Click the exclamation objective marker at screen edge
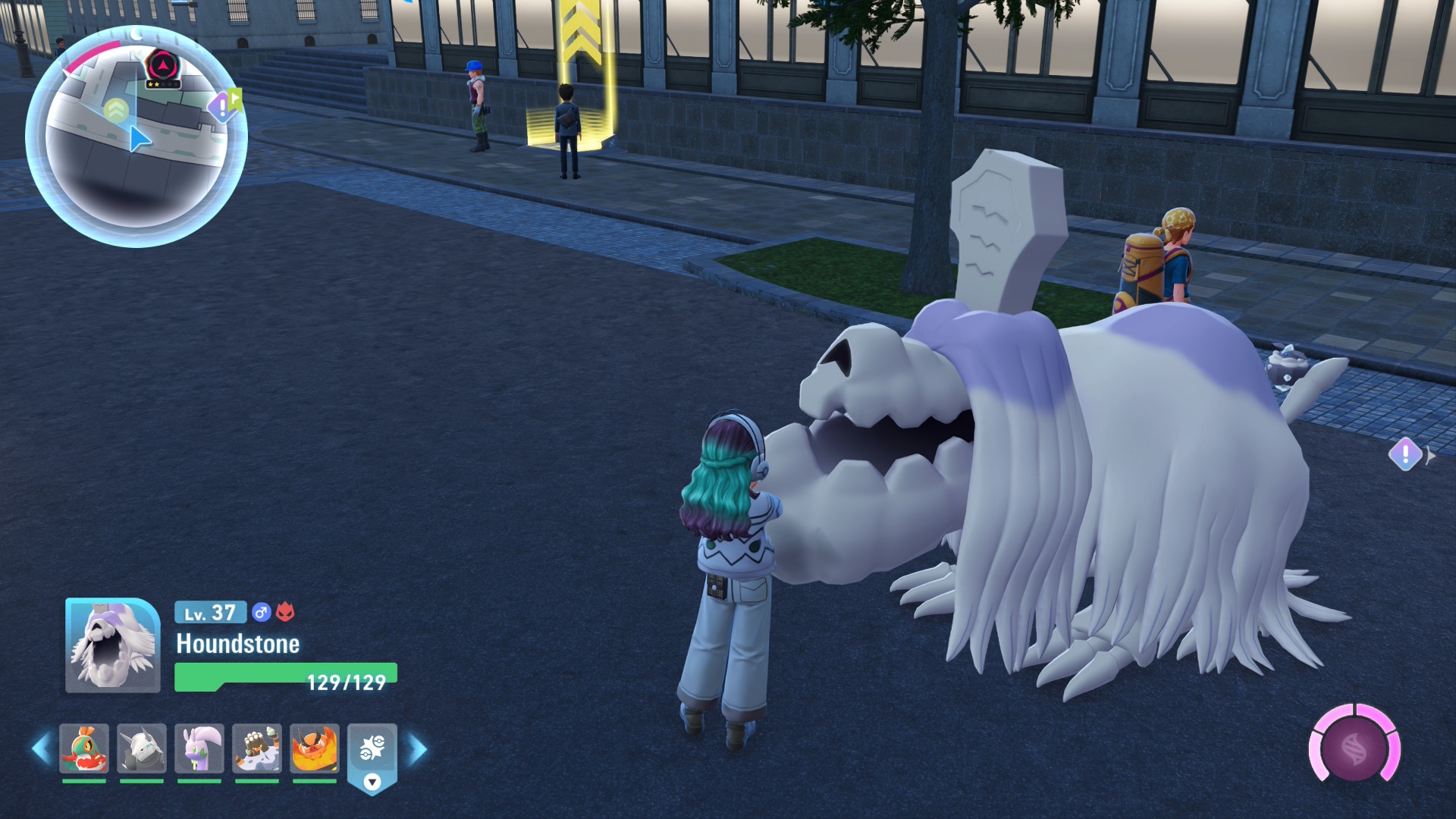Screen dimensions: 1456x819 (x=1405, y=455)
